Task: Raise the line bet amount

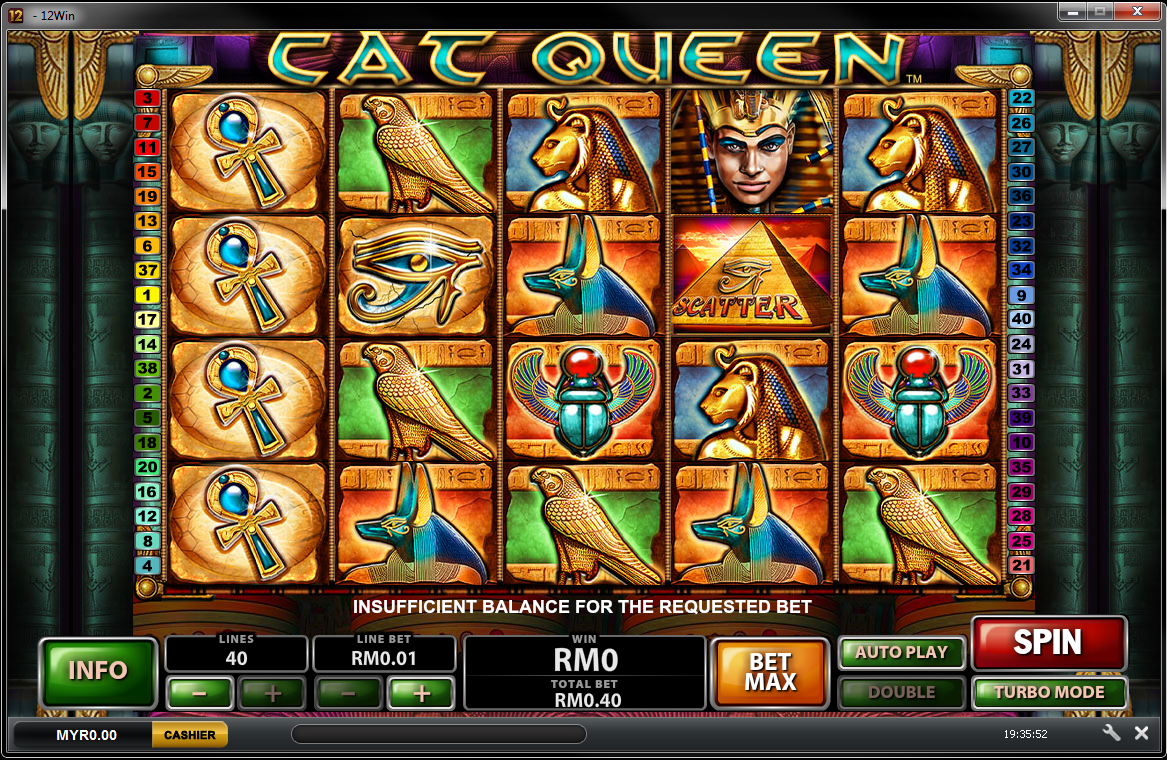Action: 421,692
